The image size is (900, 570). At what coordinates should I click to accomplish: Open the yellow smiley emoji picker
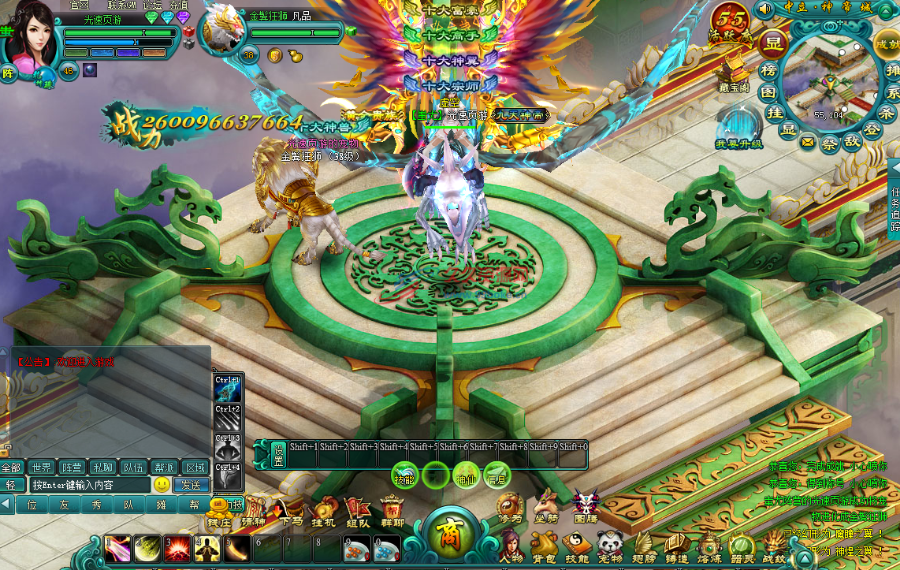(x=161, y=485)
